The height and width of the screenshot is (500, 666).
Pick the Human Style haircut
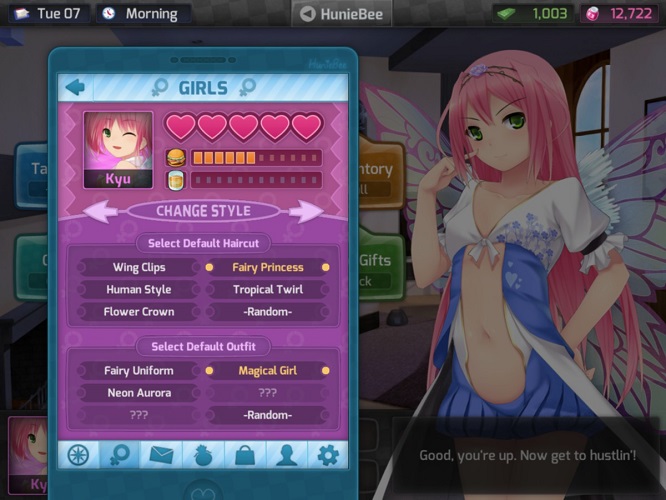138,290
